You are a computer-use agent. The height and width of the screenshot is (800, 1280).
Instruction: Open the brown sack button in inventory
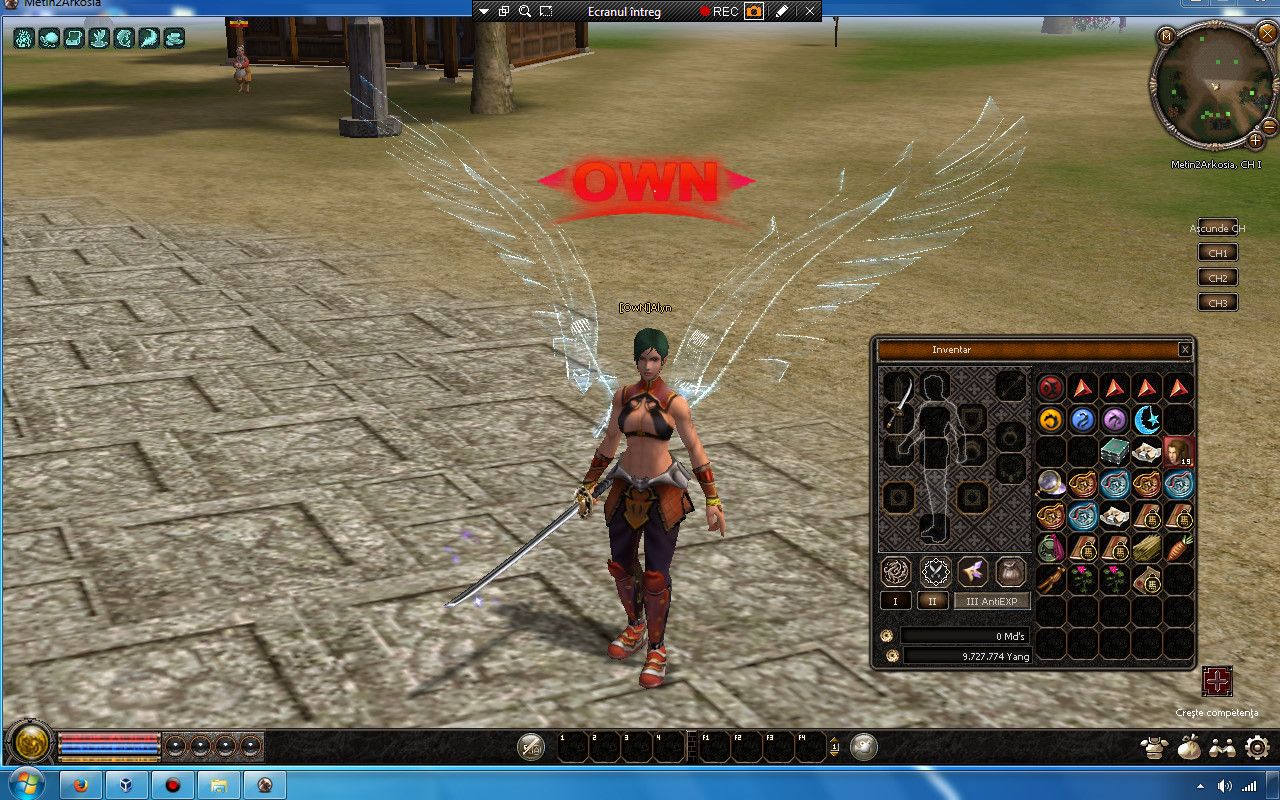coord(1011,571)
